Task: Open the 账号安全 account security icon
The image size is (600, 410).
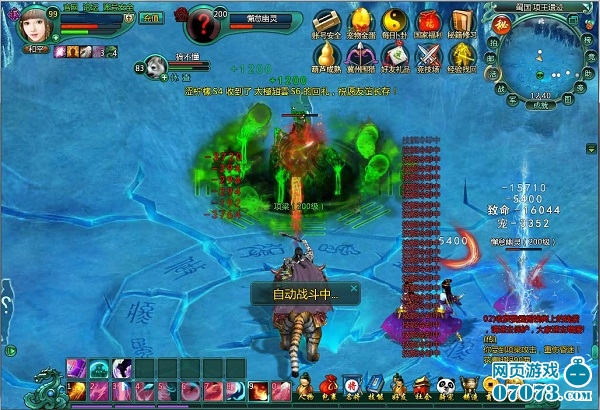Action: click(x=326, y=22)
